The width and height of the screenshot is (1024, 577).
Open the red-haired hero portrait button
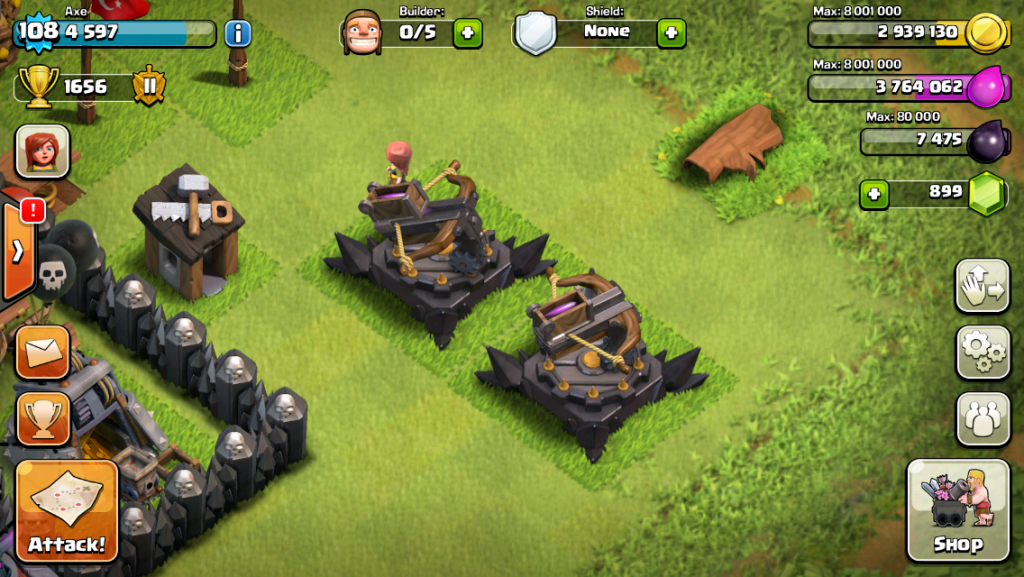click(x=43, y=152)
